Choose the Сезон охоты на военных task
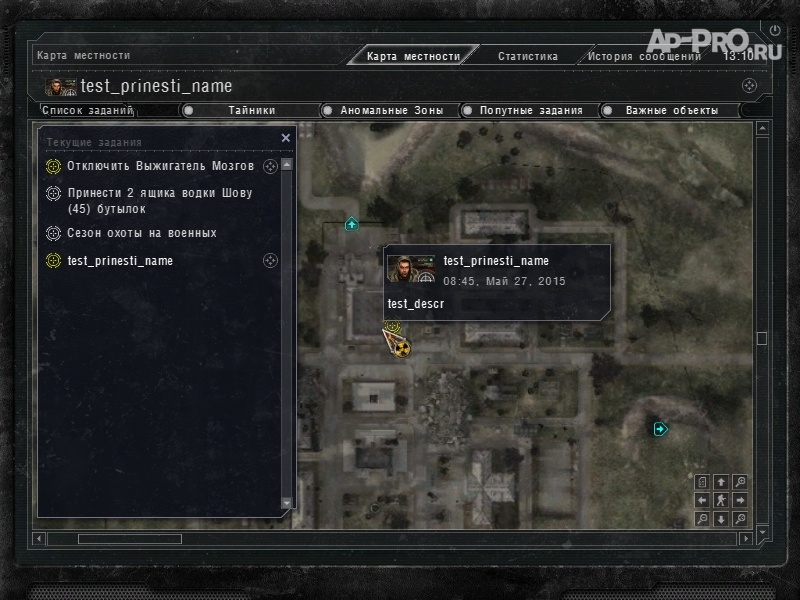 (141, 233)
